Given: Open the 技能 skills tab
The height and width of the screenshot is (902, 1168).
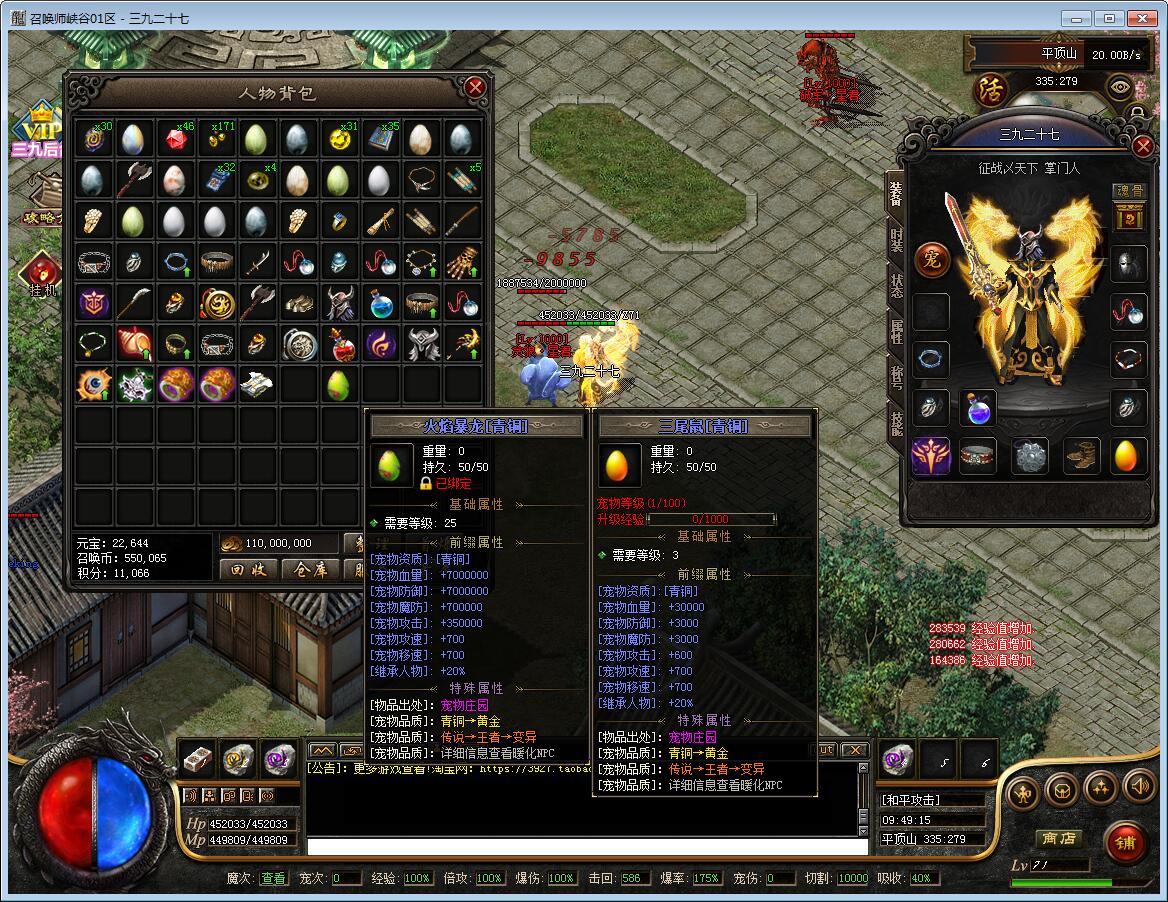Looking at the screenshot, I should (x=896, y=425).
